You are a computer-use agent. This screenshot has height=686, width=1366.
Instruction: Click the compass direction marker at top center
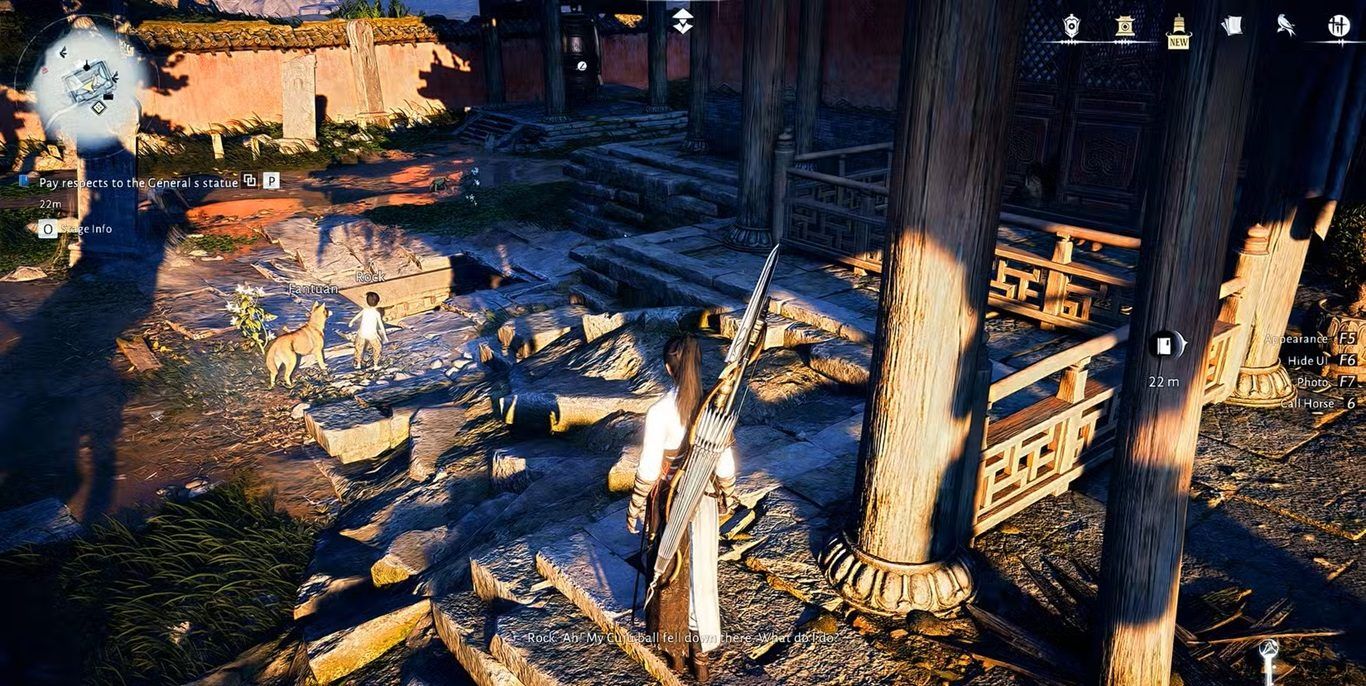[x=683, y=20]
